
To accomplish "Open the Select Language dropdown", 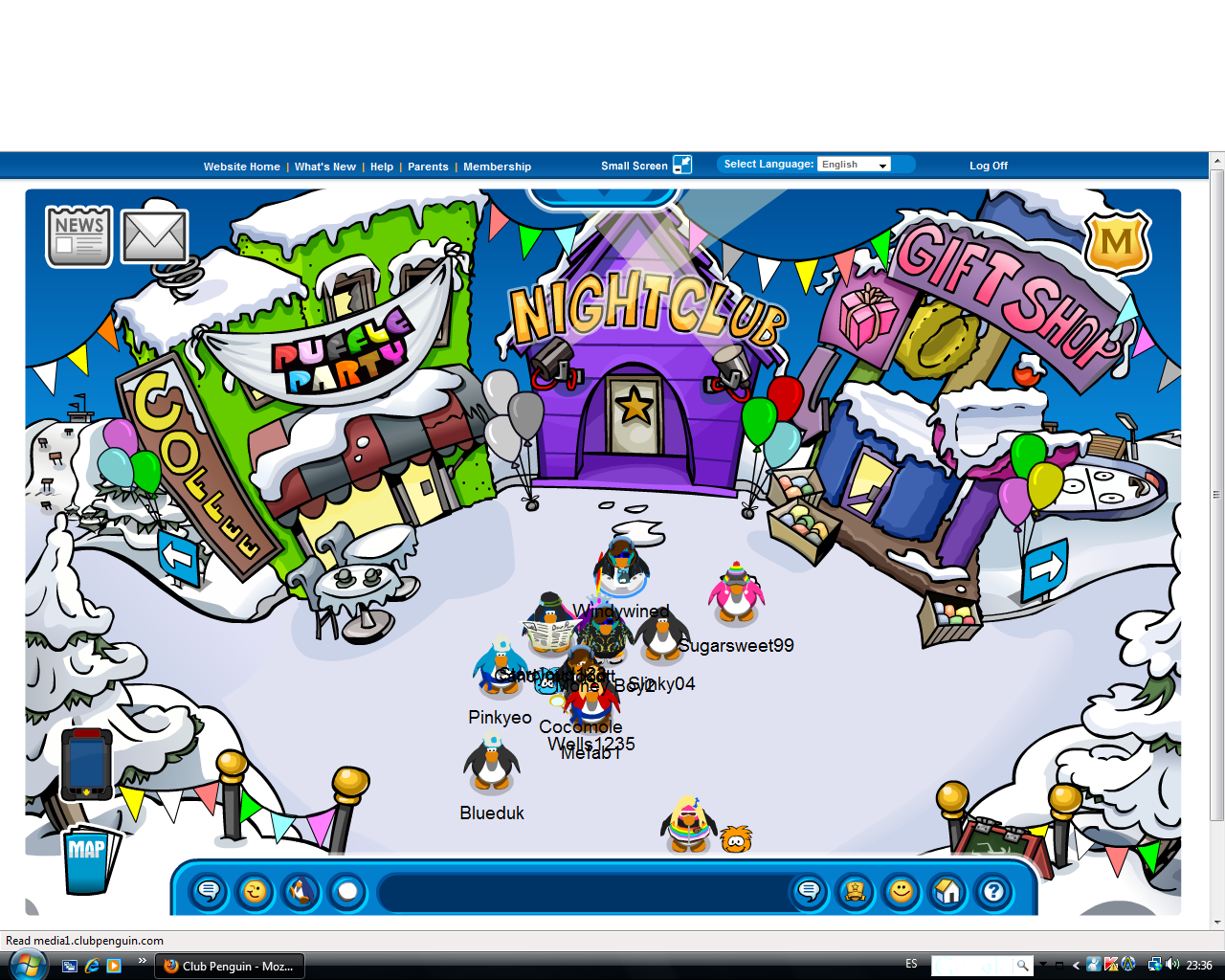I will 854,163.
